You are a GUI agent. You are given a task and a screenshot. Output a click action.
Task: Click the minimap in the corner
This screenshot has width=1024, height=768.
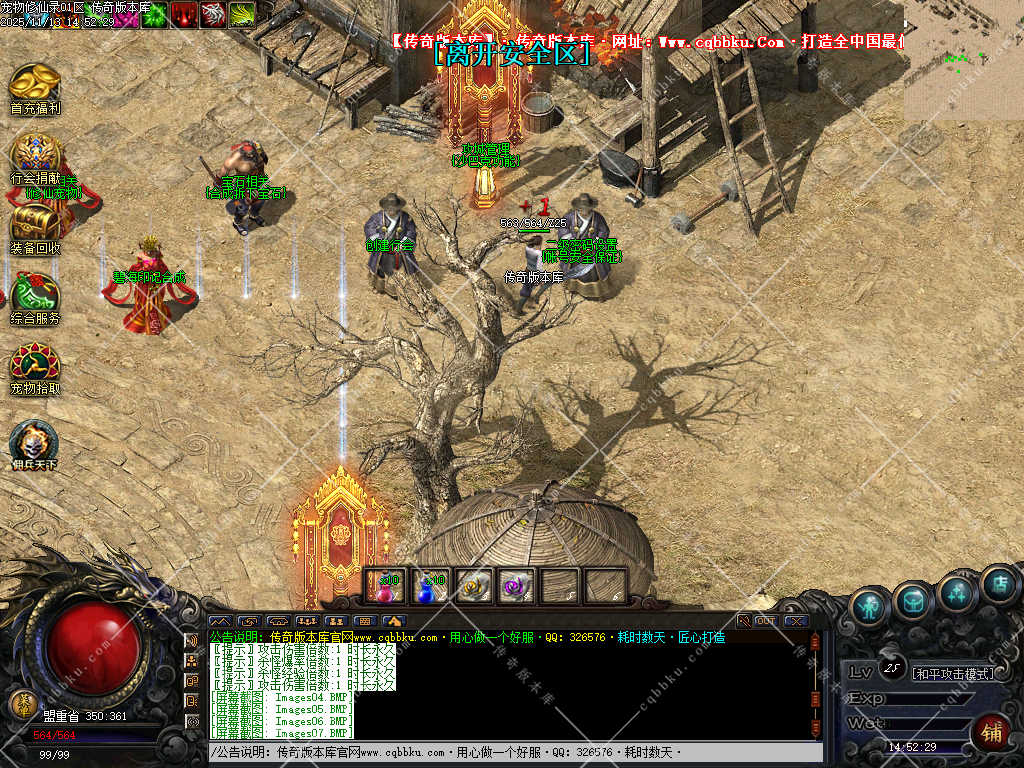point(963,60)
